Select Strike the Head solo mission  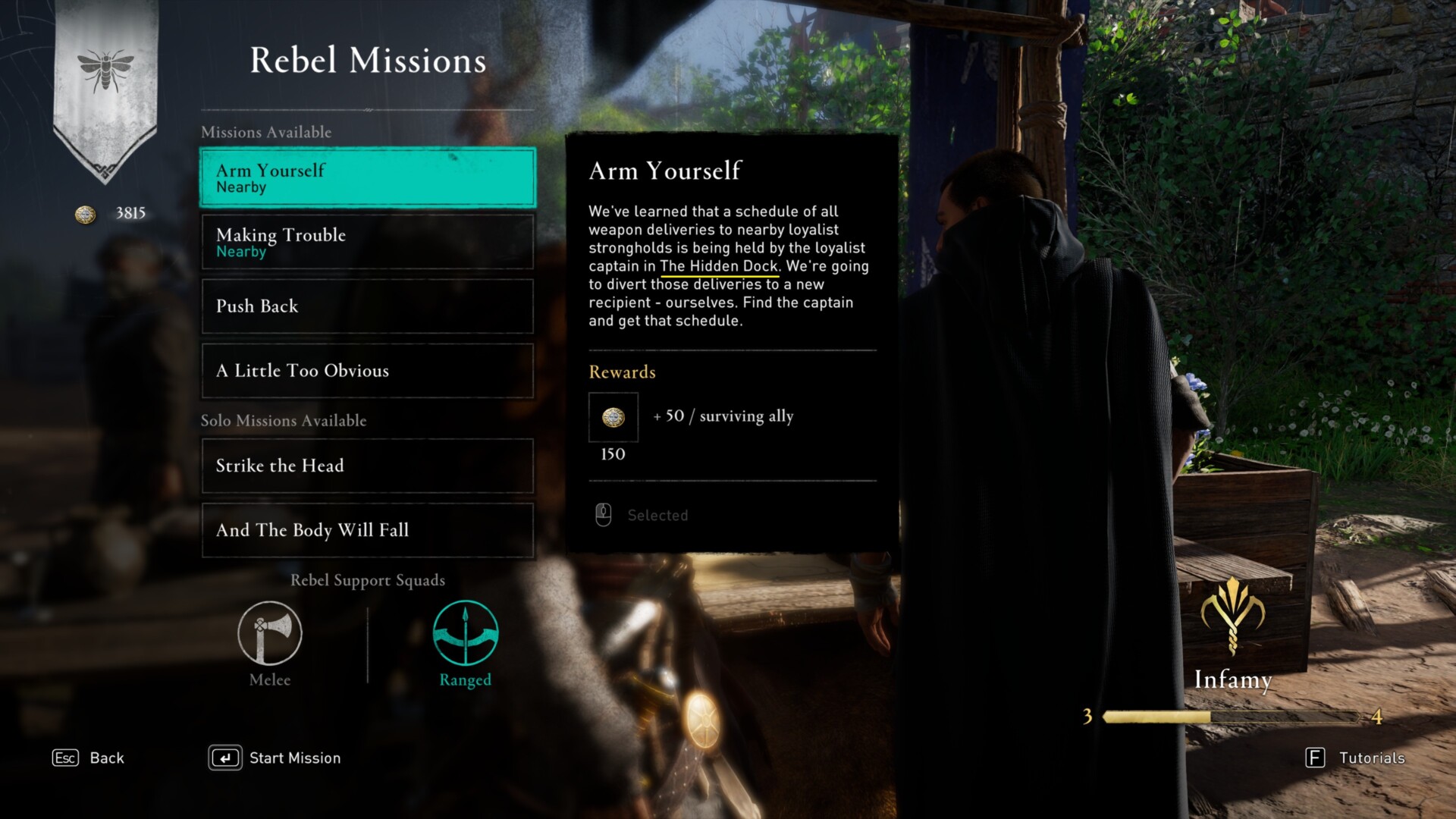(x=367, y=466)
